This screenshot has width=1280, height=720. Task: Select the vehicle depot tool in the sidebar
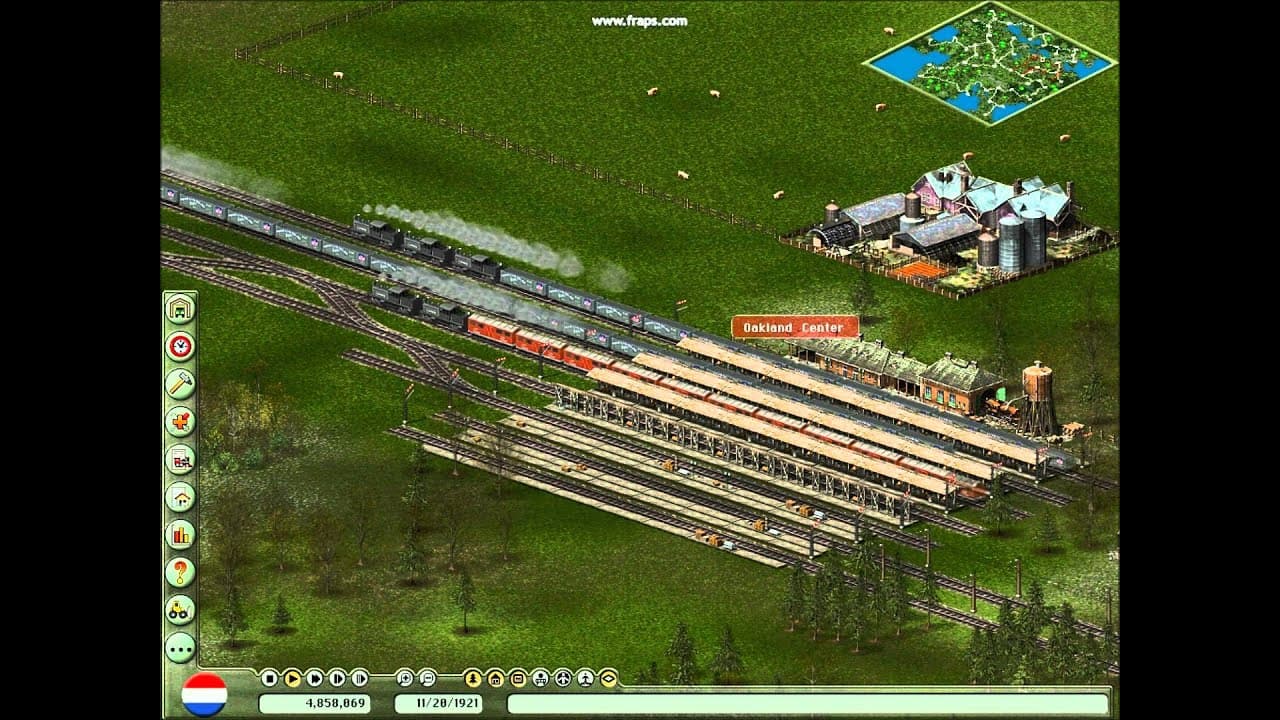pyautogui.click(x=180, y=310)
